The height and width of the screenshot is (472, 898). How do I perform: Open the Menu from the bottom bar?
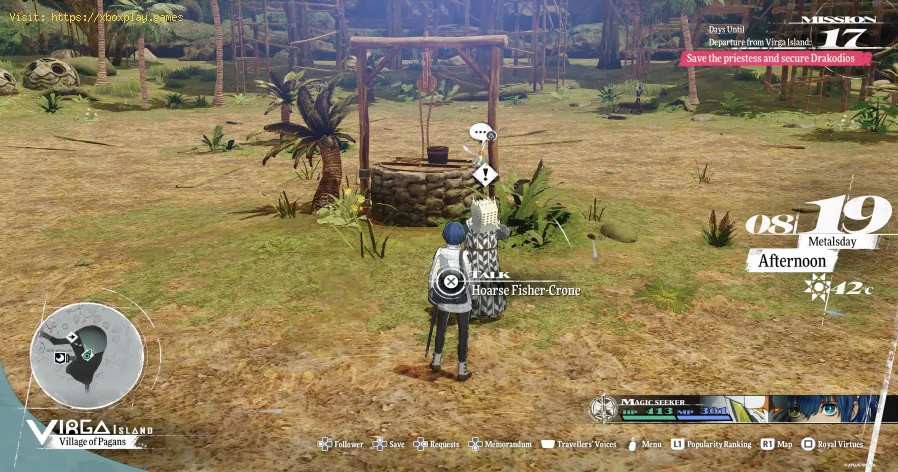coord(644,444)
